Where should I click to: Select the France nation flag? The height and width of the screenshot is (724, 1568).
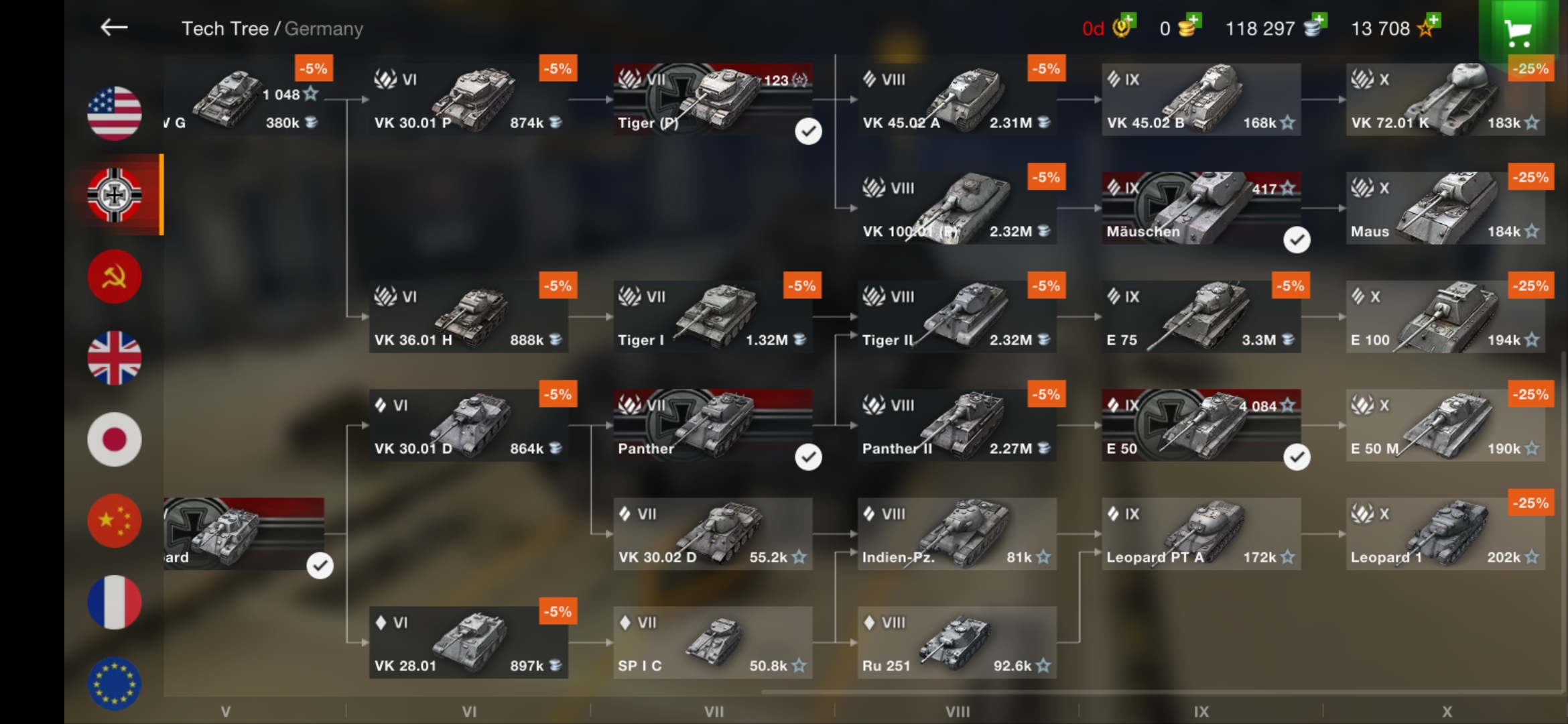(x=114, y=601)
